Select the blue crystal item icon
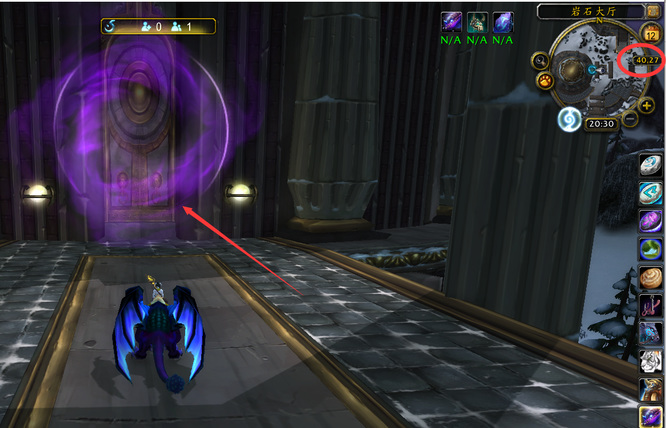This screenshot has width=666, height=428. point(503,23)
